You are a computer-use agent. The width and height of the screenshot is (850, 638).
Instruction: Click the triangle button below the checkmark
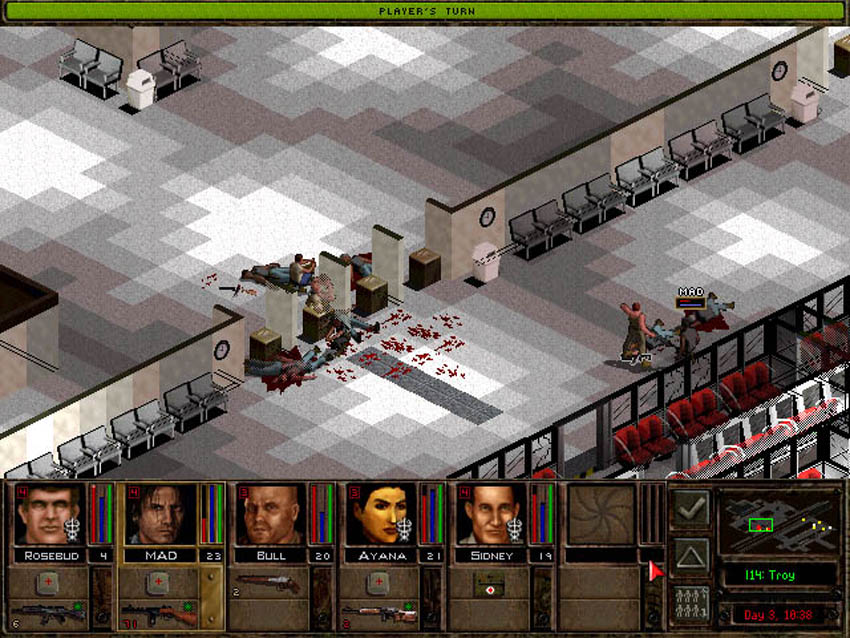pos(690,556)
